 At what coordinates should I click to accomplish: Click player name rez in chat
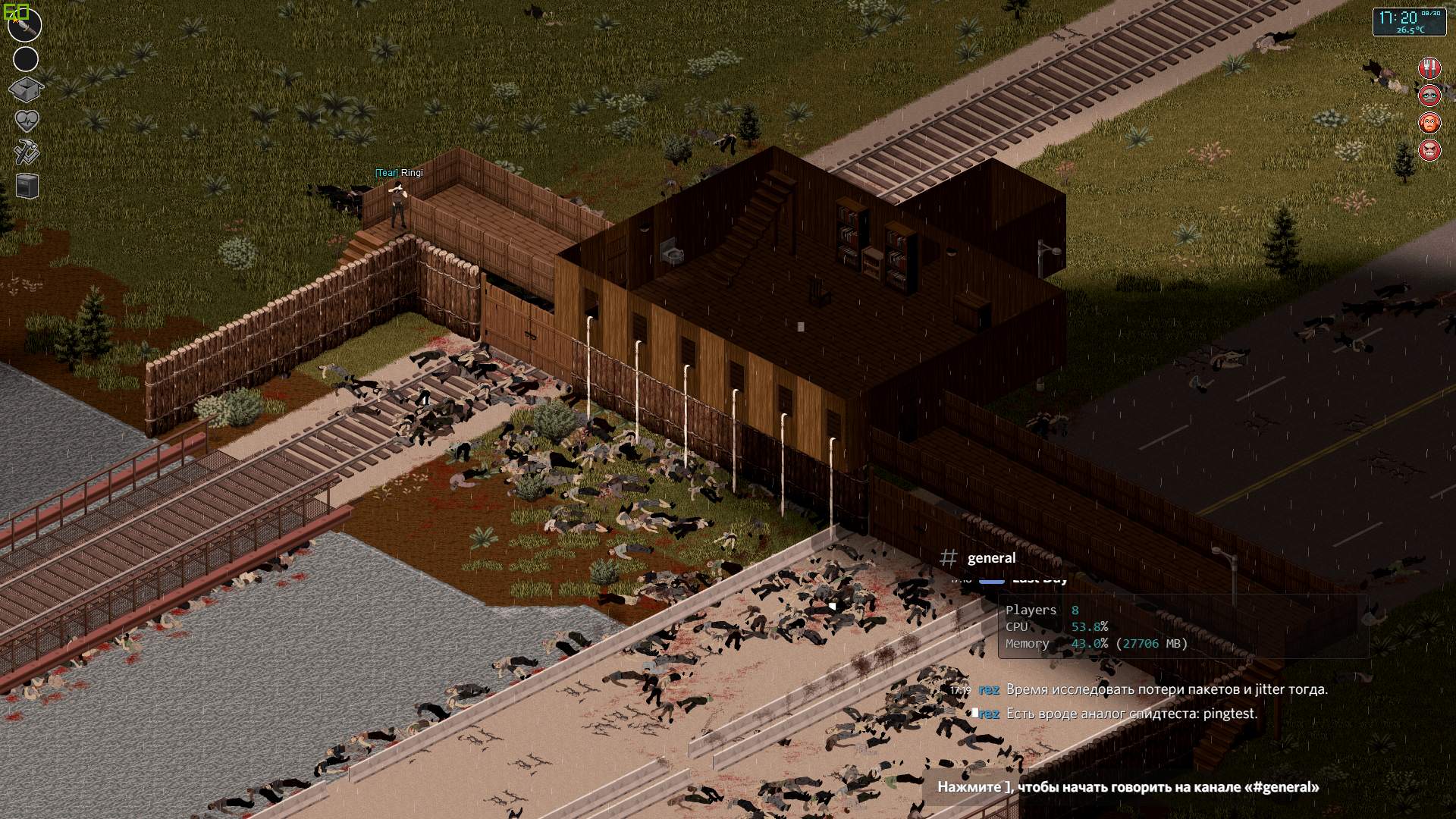[x=990, y=690]
